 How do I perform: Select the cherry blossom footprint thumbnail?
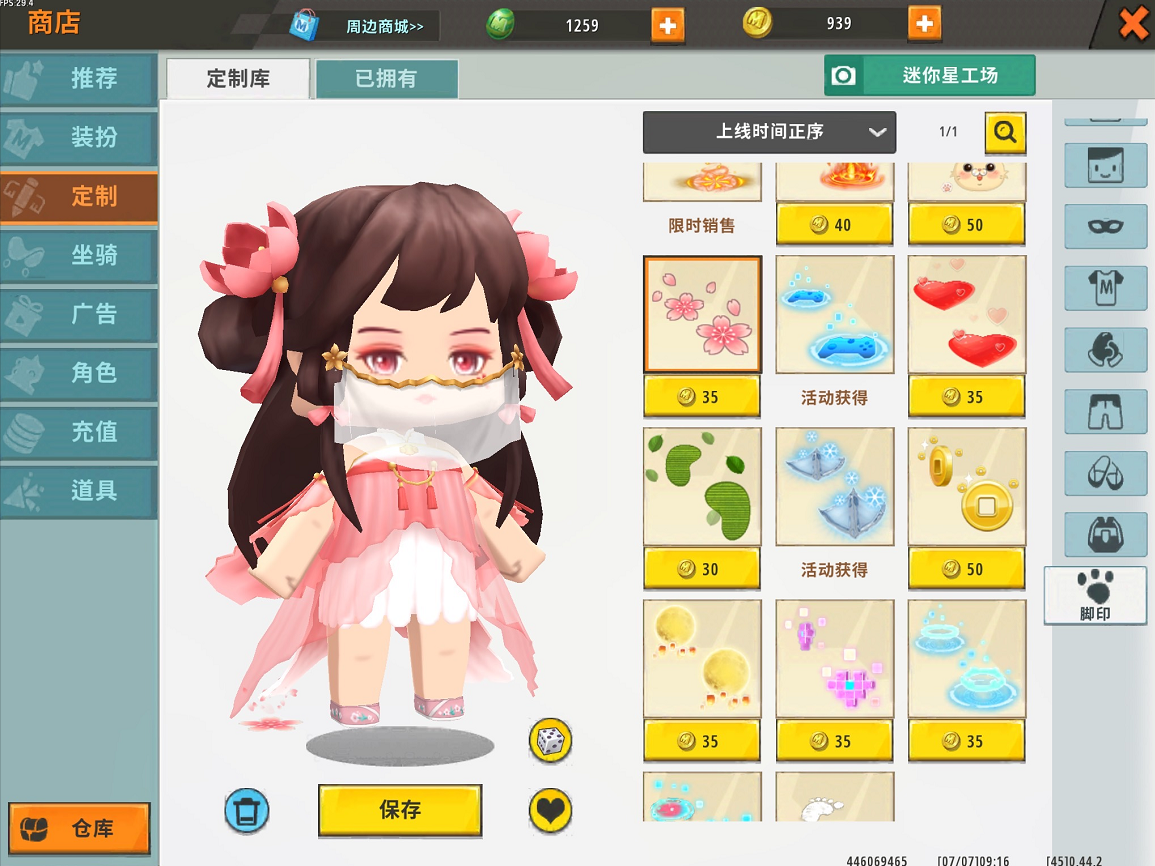[x=702, y=314]
